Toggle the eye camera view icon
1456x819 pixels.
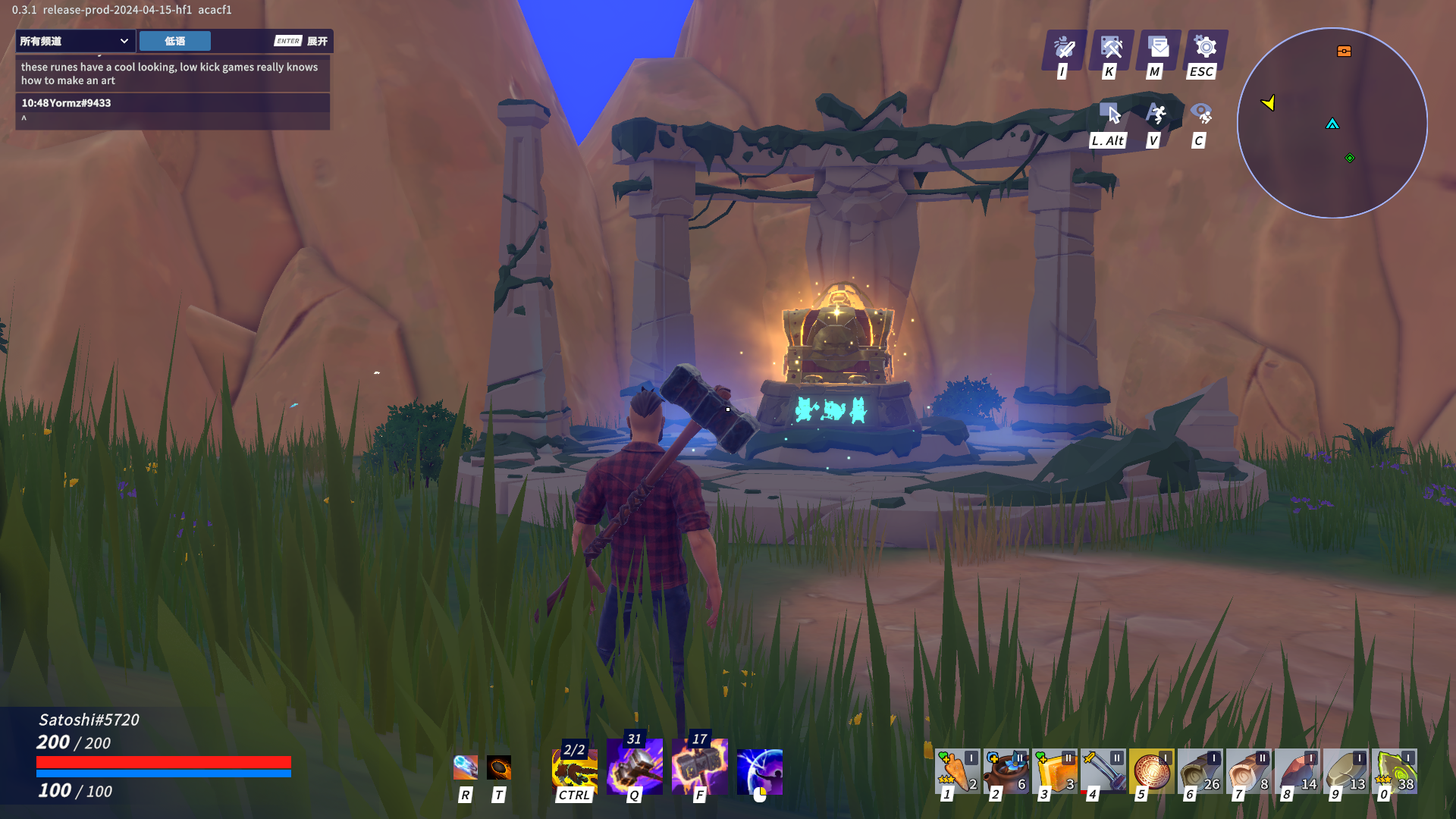pyautogui.click(x=1201, y=115)
